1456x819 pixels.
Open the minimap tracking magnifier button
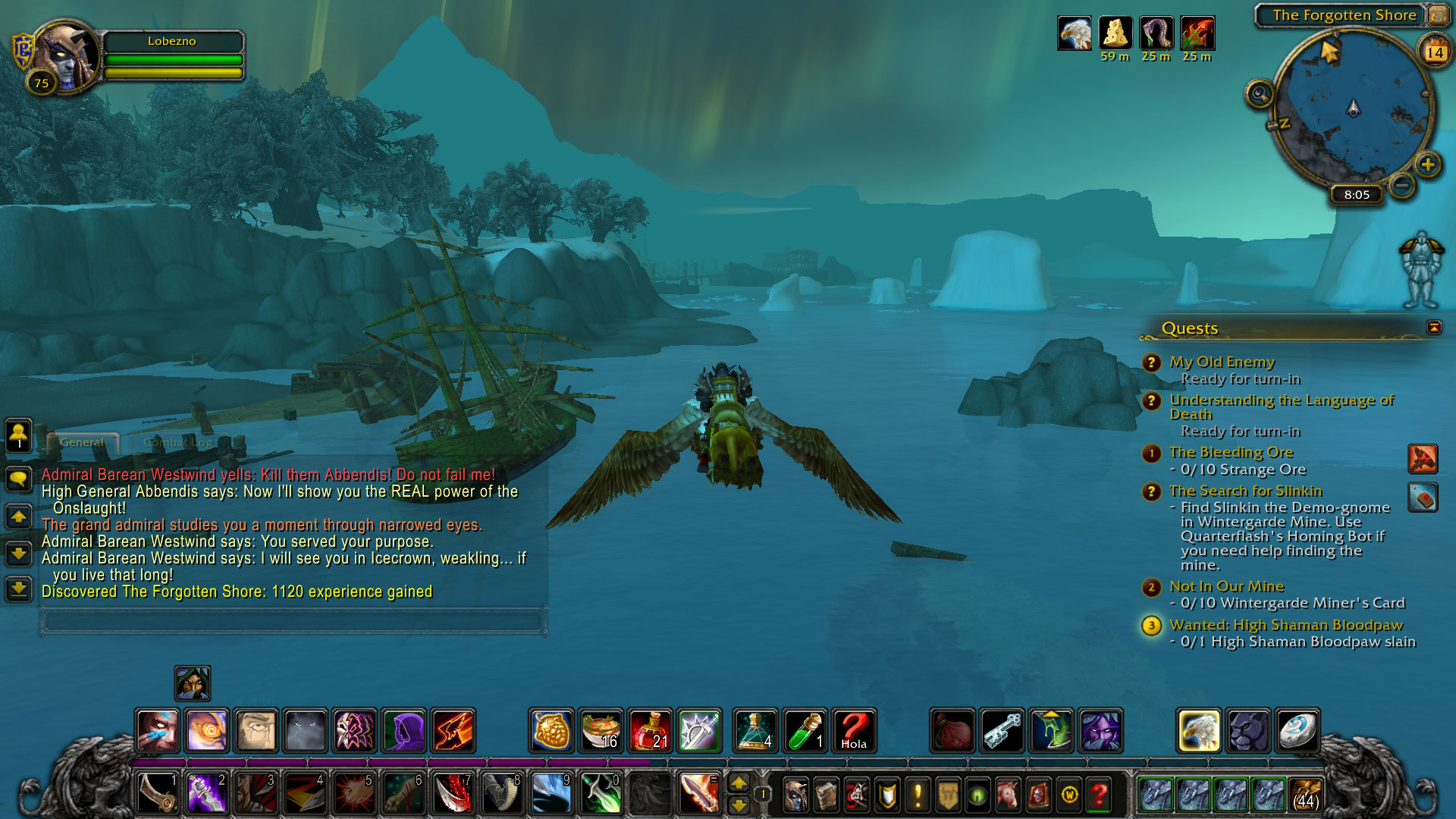[x=1260, y=95]
